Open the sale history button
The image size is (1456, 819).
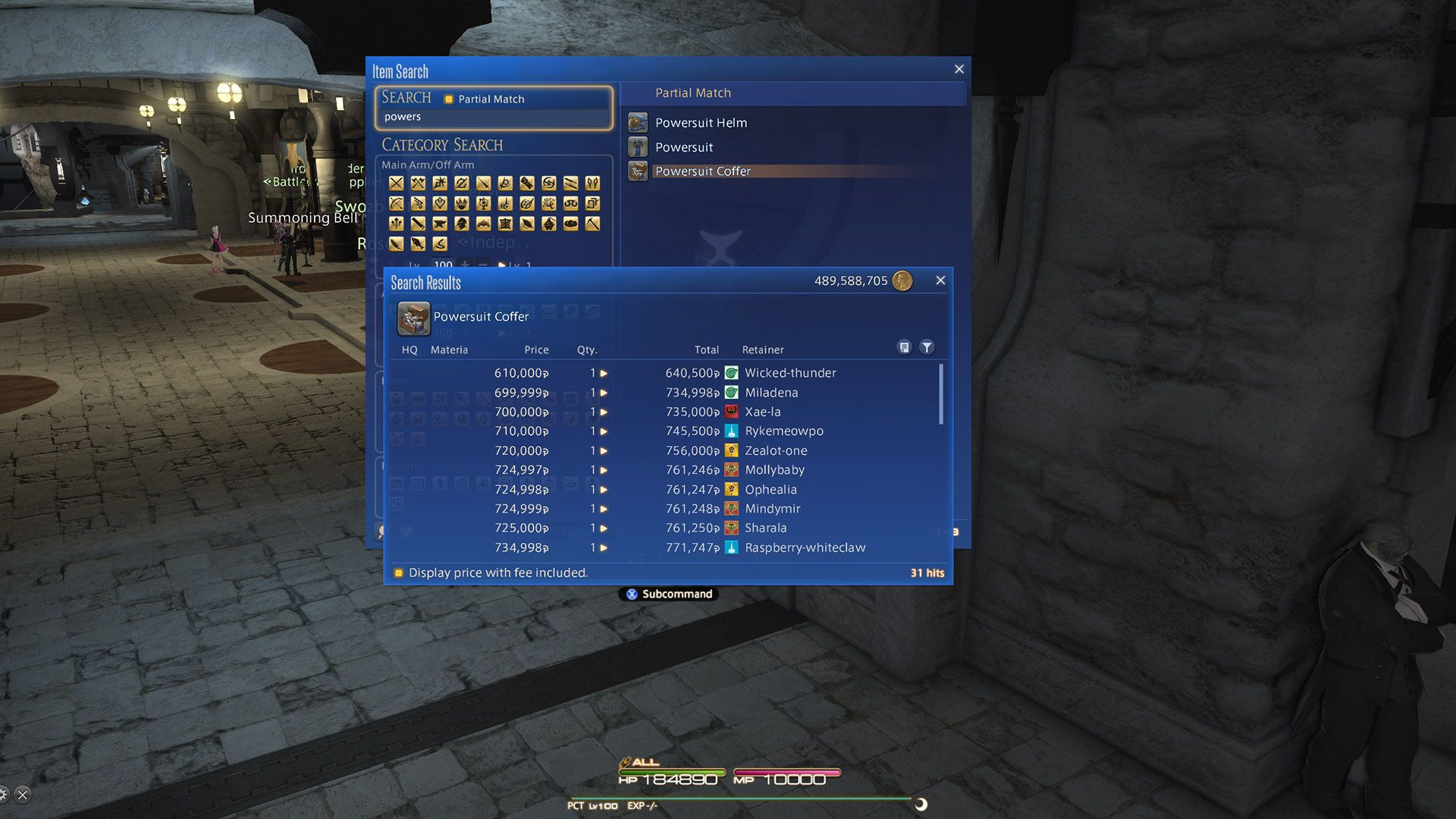click(904, 347)
